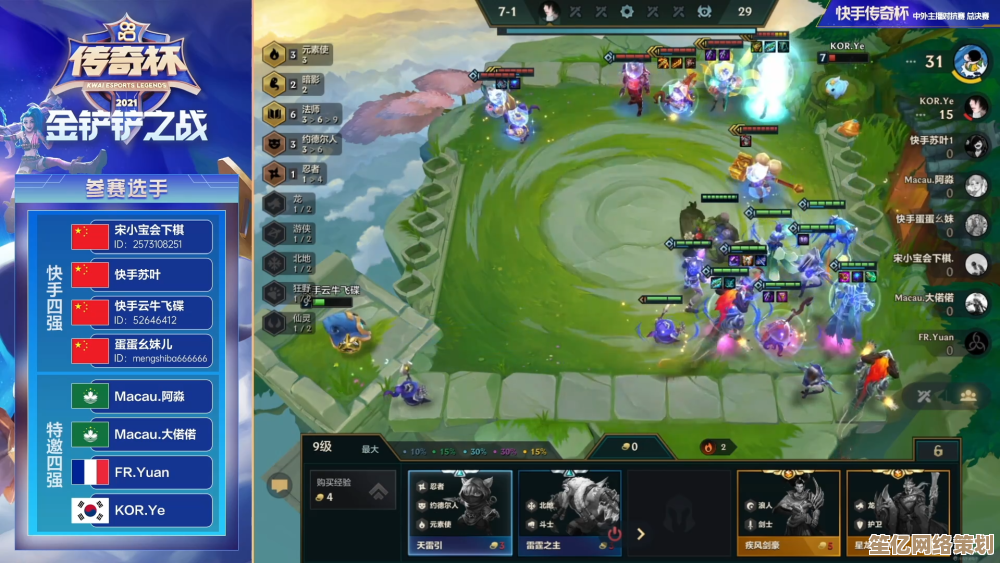Select the 忍者 trait icon
This screenshot has width=1000, height=563.
[274, 174]
